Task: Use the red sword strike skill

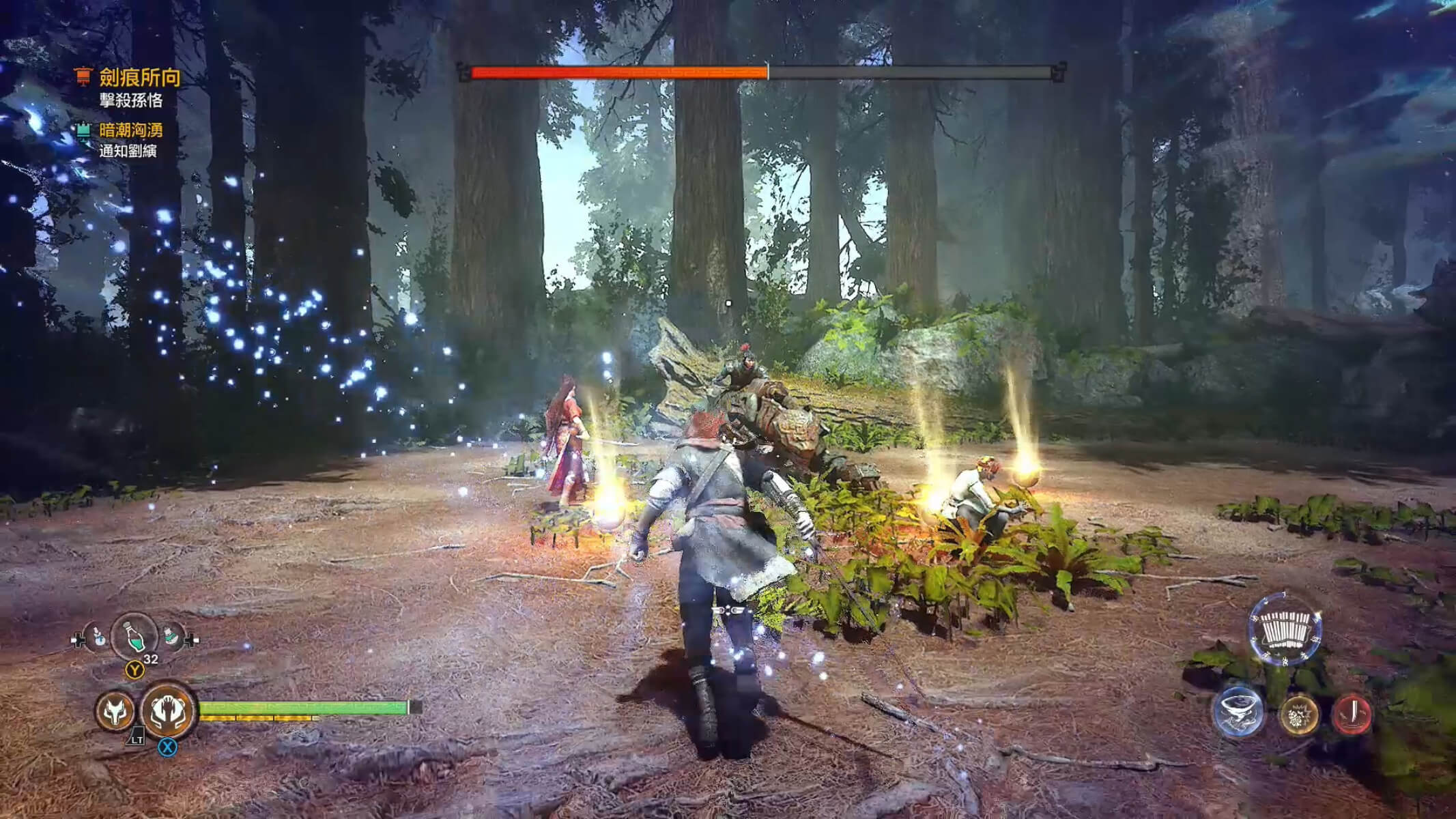Action: point(1352,714)
